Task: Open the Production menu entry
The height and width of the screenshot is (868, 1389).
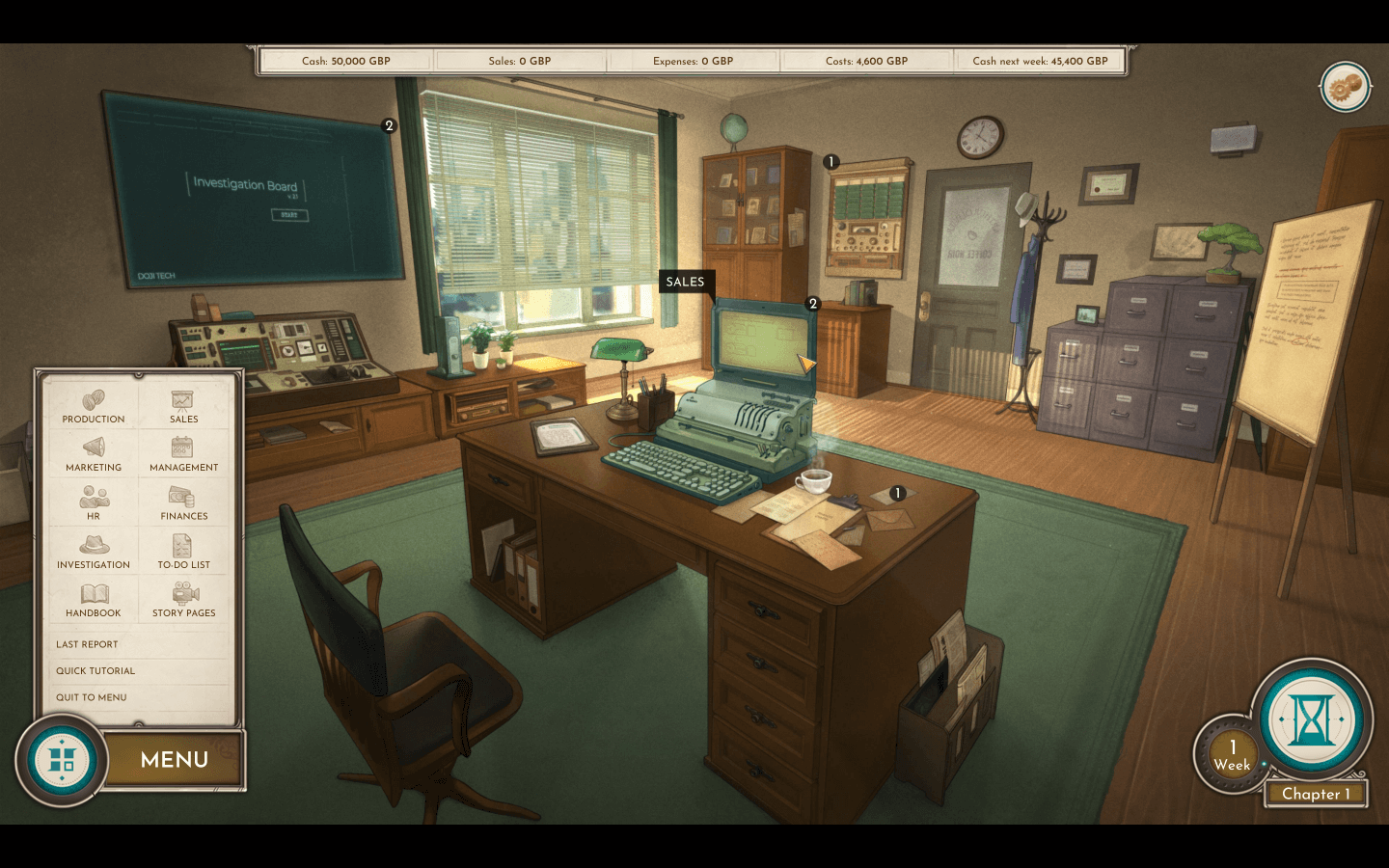Action: pyautogui.click(x=94, y=406)
